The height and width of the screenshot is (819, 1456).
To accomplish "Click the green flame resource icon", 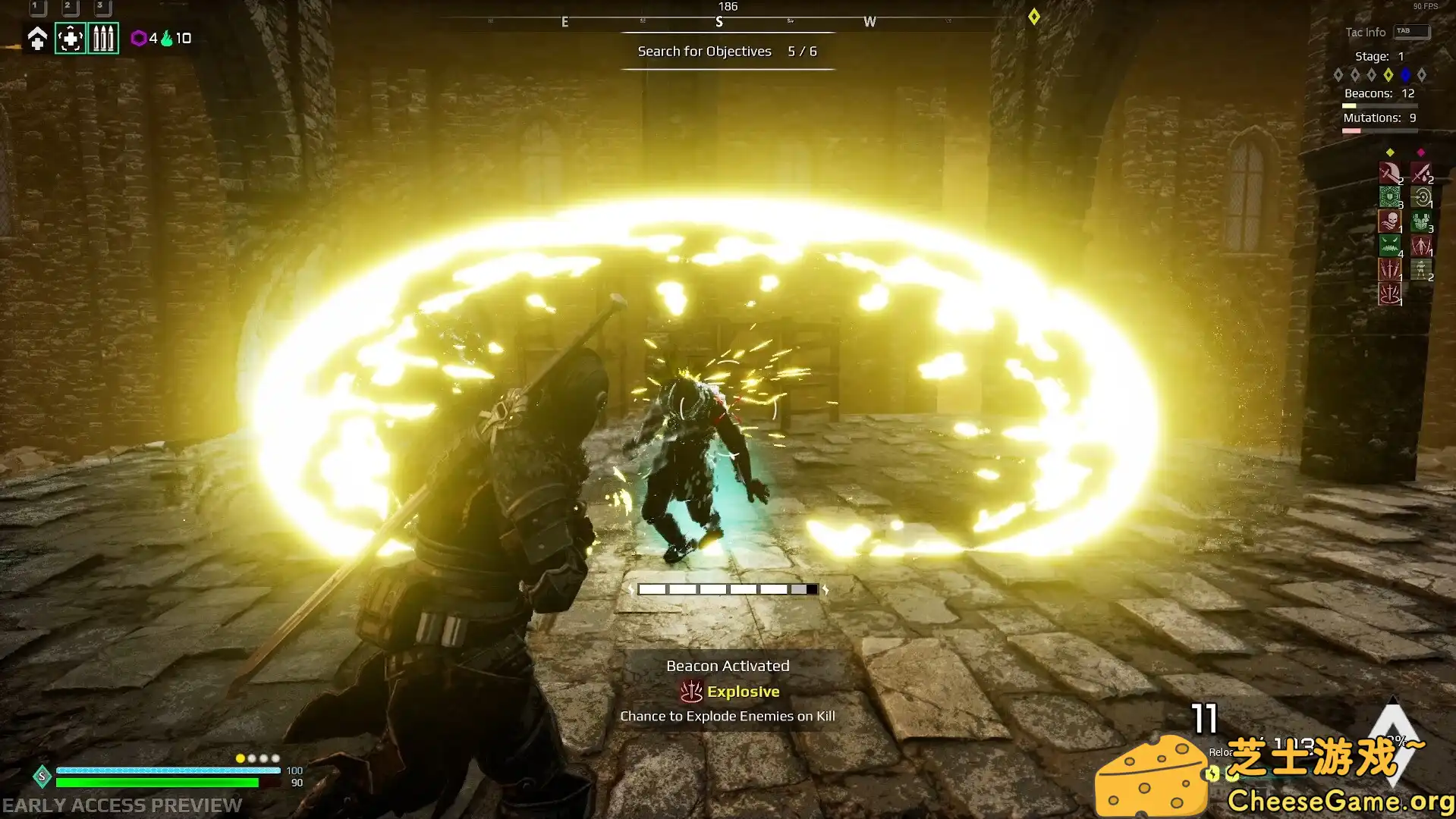I will pyautogui.click(x=167, y=38).
